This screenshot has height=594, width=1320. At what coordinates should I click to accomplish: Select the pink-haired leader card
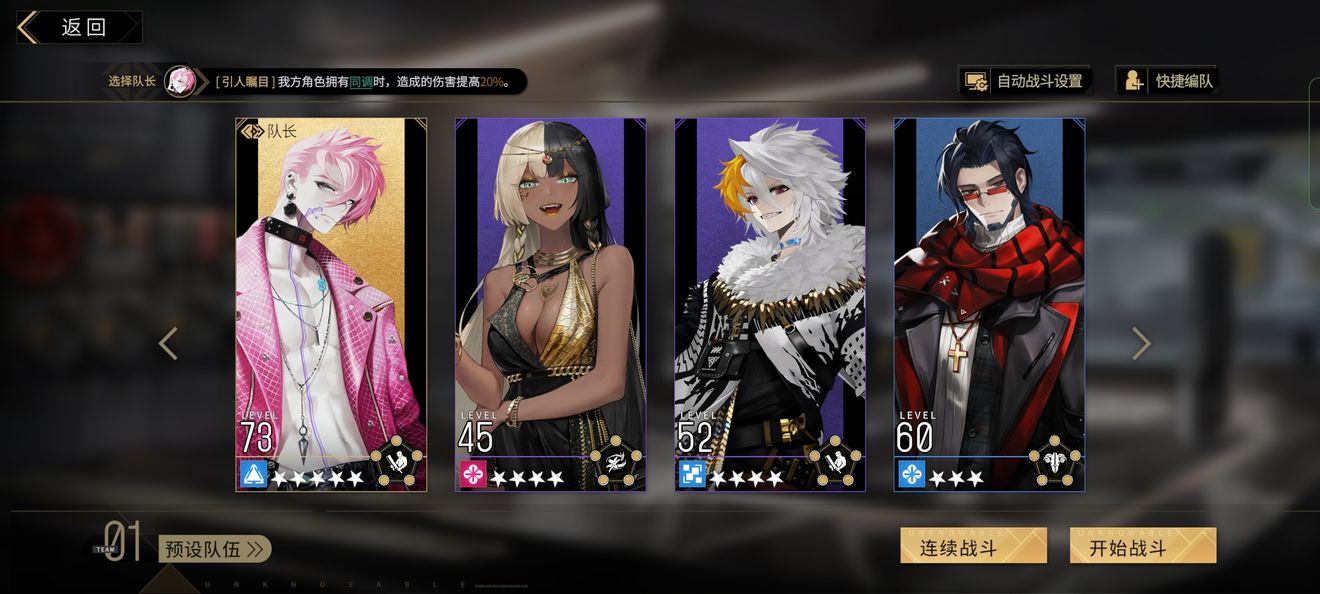point(331,304)
